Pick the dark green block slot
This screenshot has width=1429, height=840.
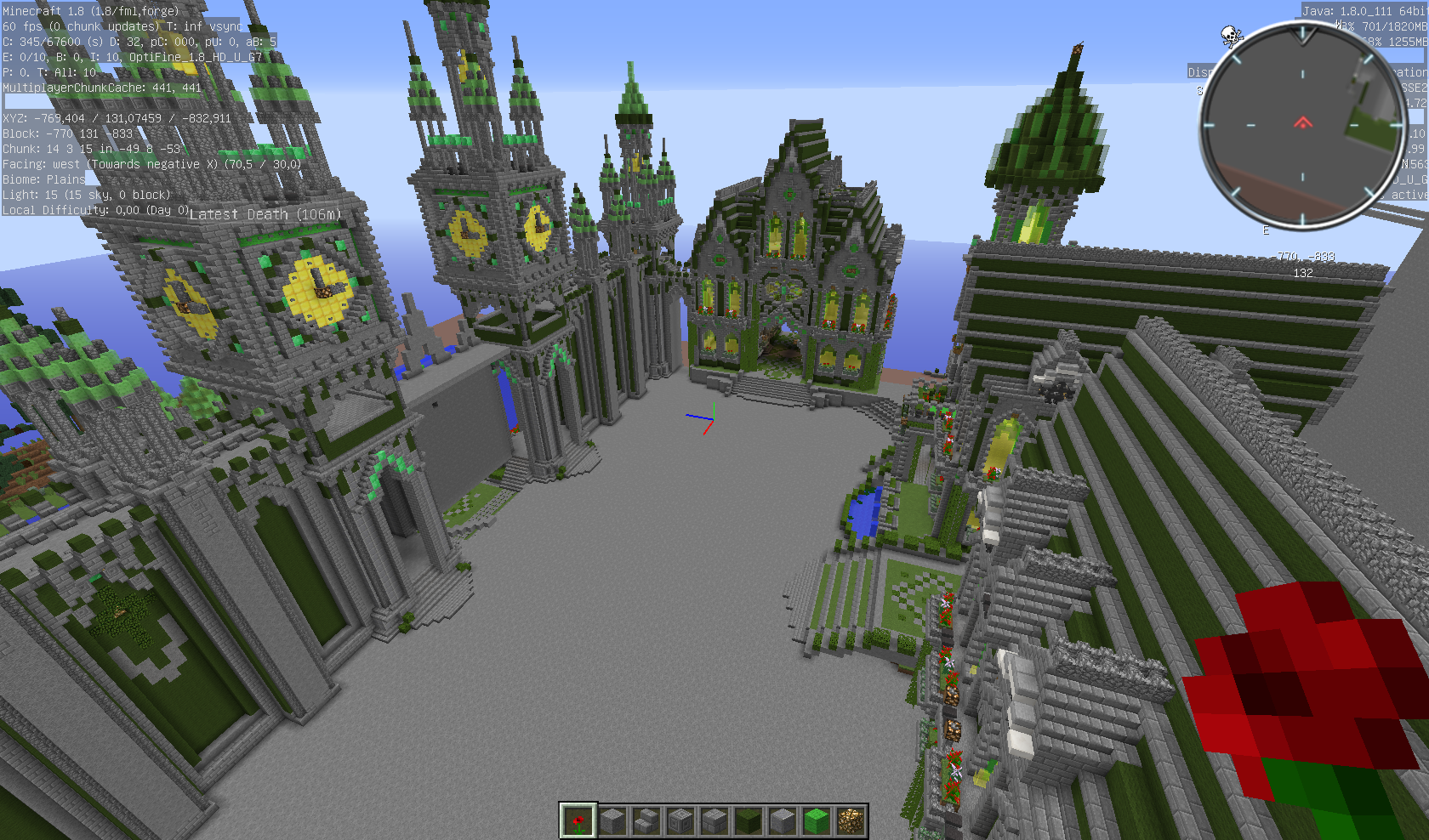tap(748, 820)
